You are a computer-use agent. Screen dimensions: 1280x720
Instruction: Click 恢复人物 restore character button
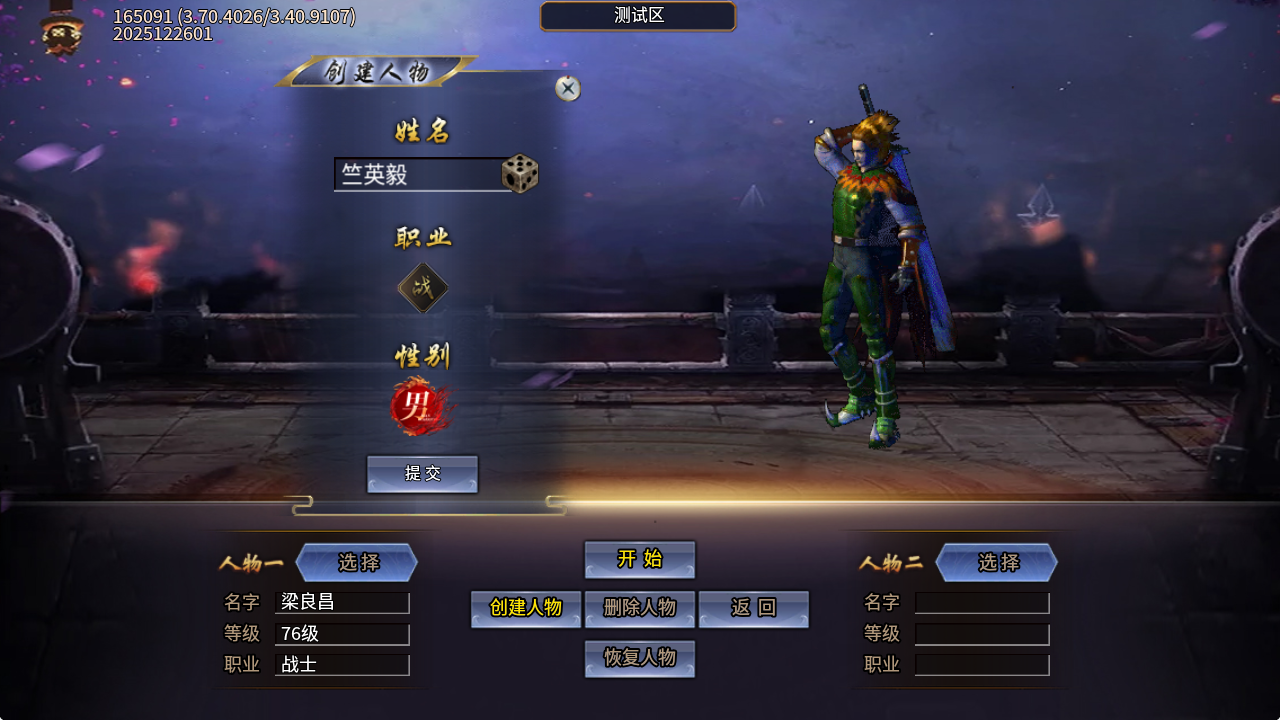point(640,658)
